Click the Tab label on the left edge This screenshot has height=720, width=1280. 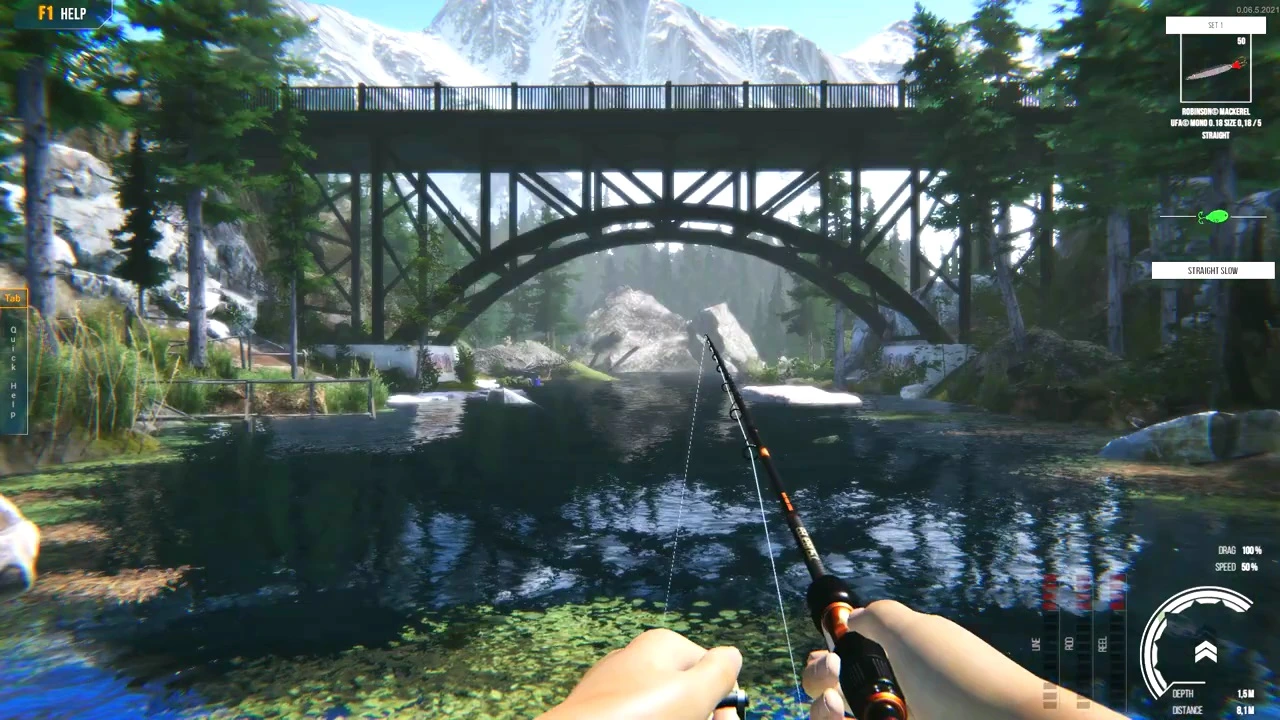(x=12, y=297)
